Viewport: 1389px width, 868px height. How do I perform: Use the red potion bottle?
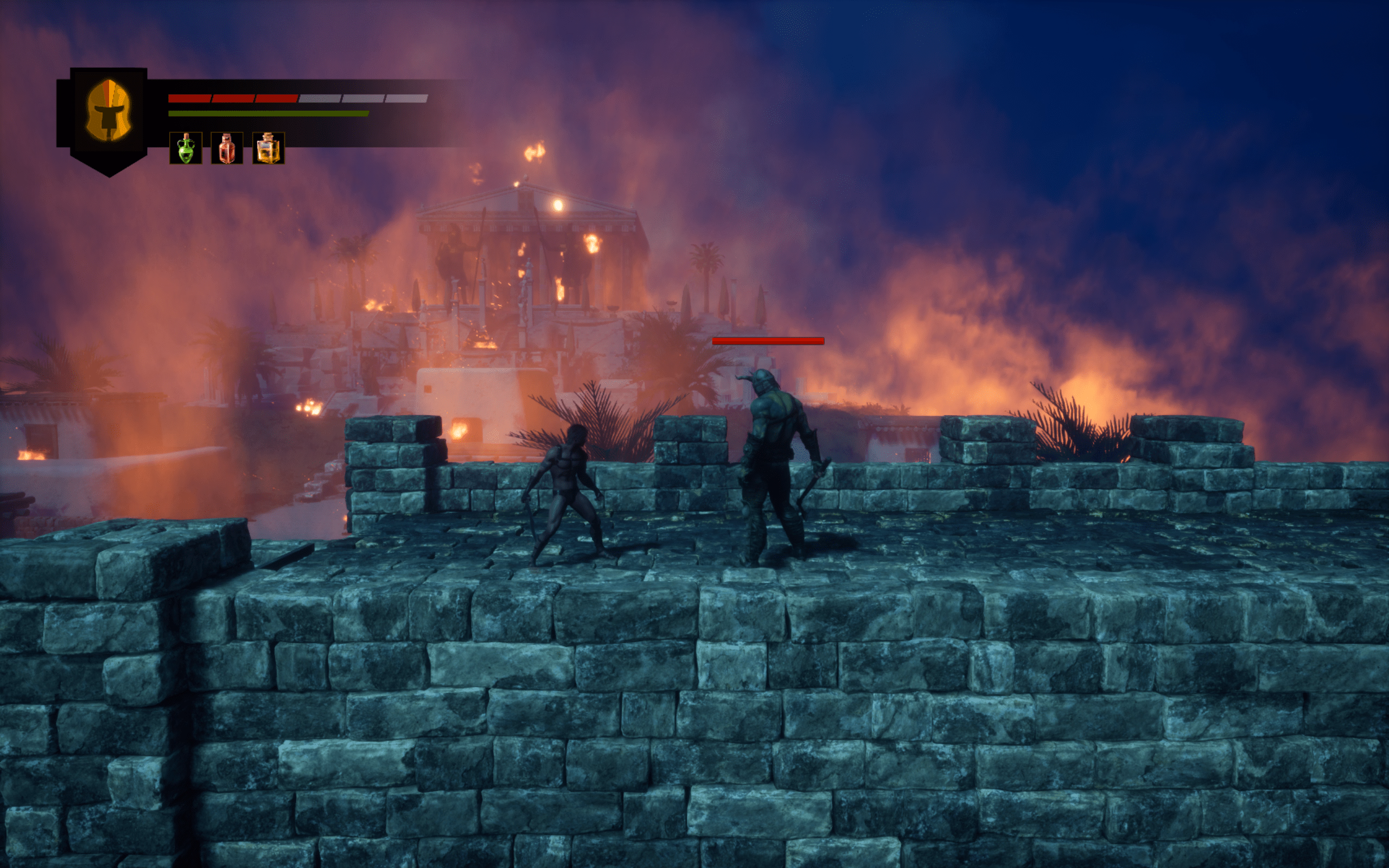coord(227,148)
